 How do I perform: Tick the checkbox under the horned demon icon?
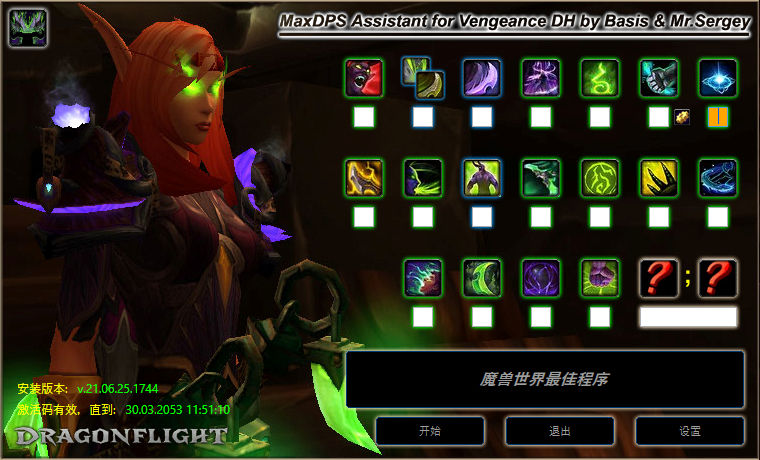click(482, 216)
